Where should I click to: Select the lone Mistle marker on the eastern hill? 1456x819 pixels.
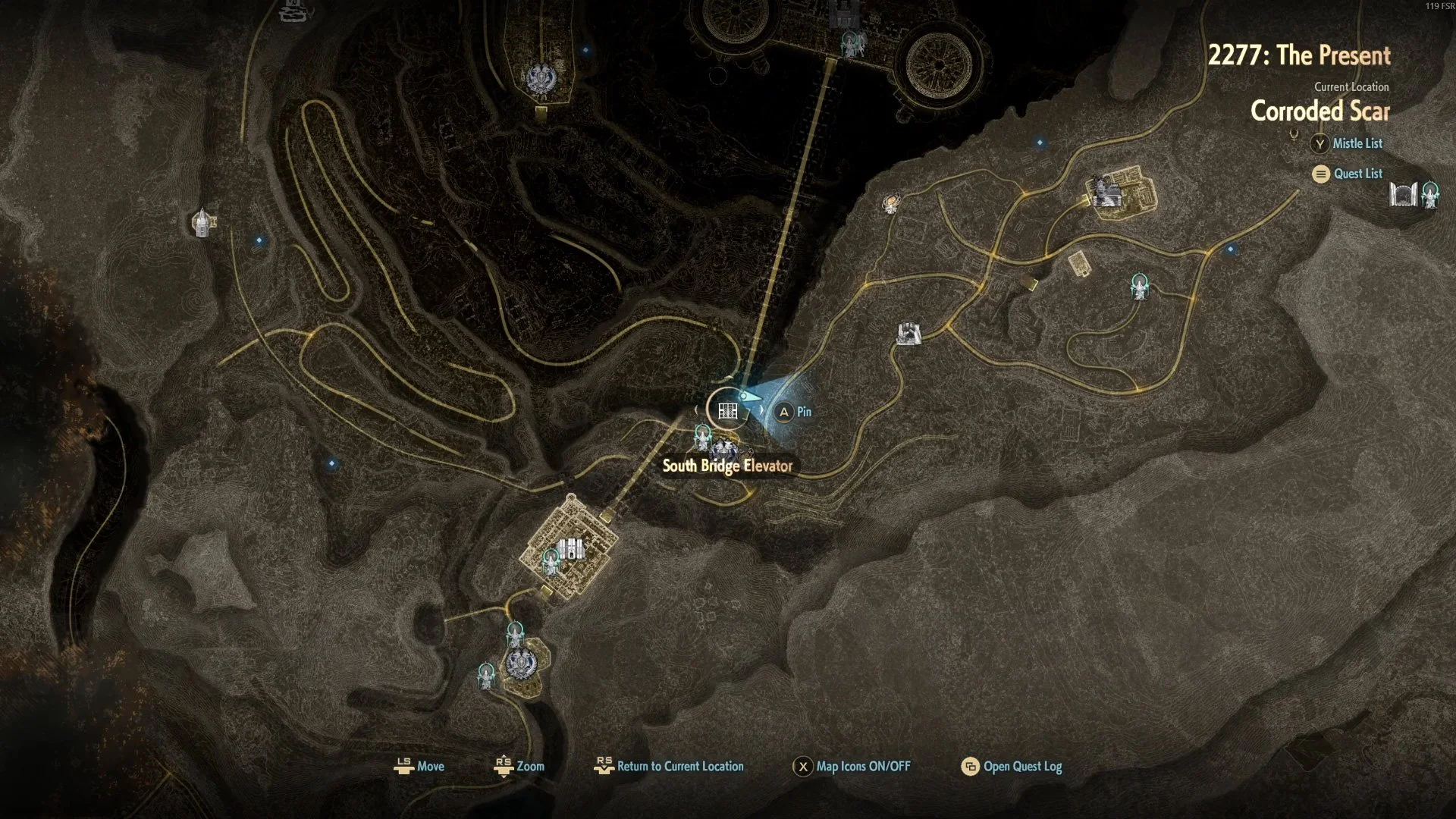1139,287
